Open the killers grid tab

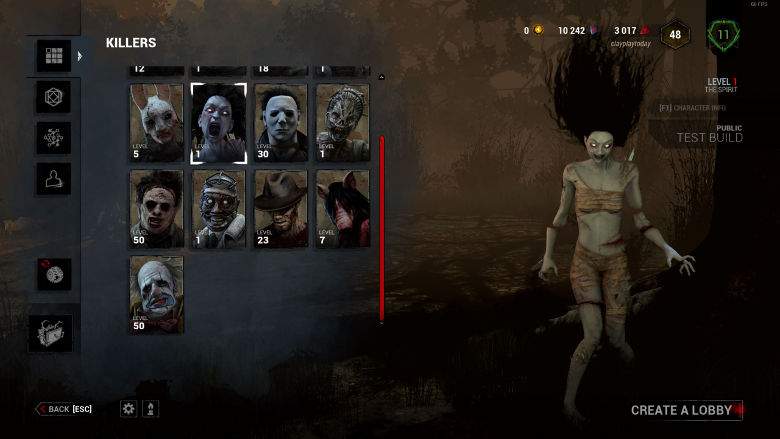(54, 56)
